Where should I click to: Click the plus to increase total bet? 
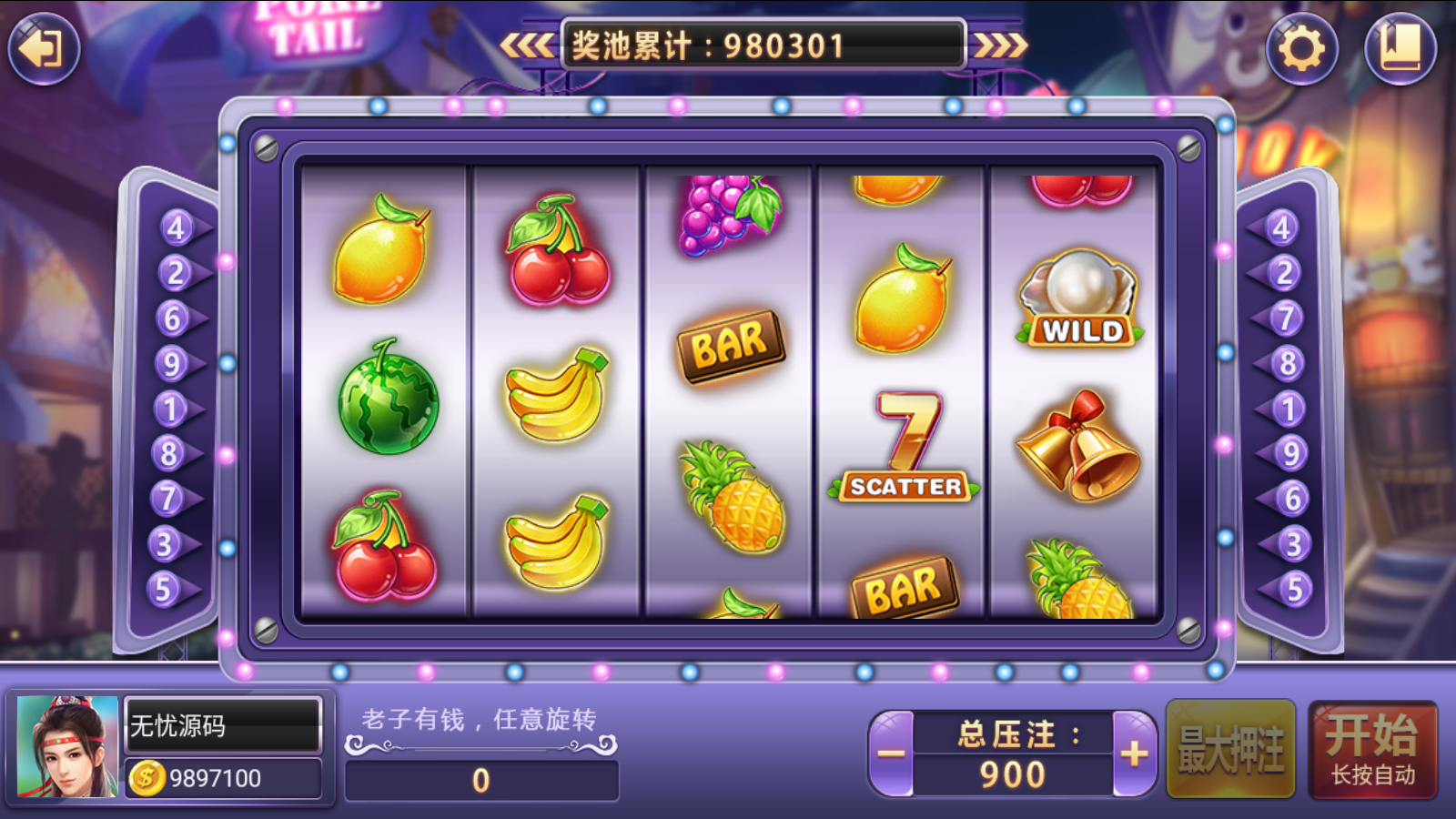(x=1131, y=753)
